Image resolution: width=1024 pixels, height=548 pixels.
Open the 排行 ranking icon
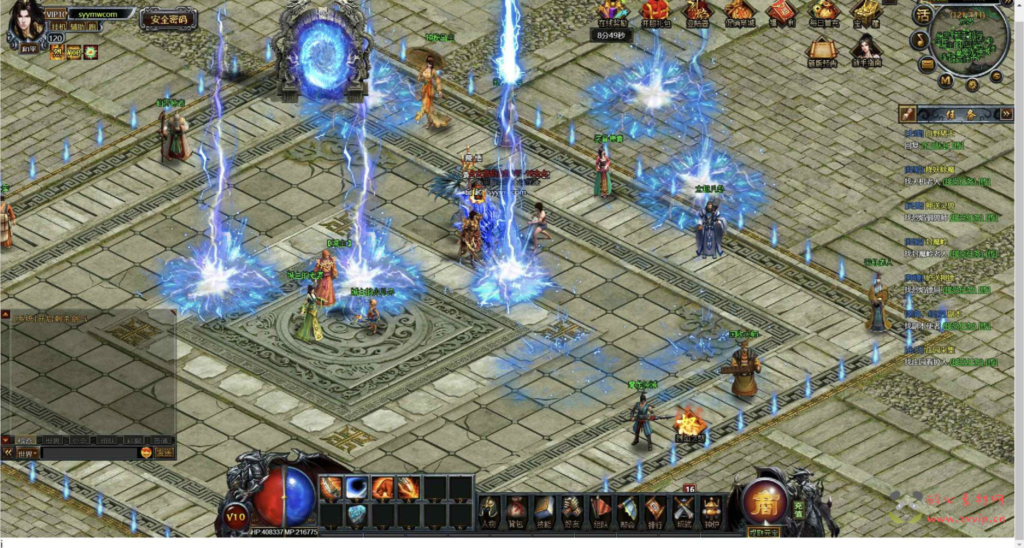point(654,508)
